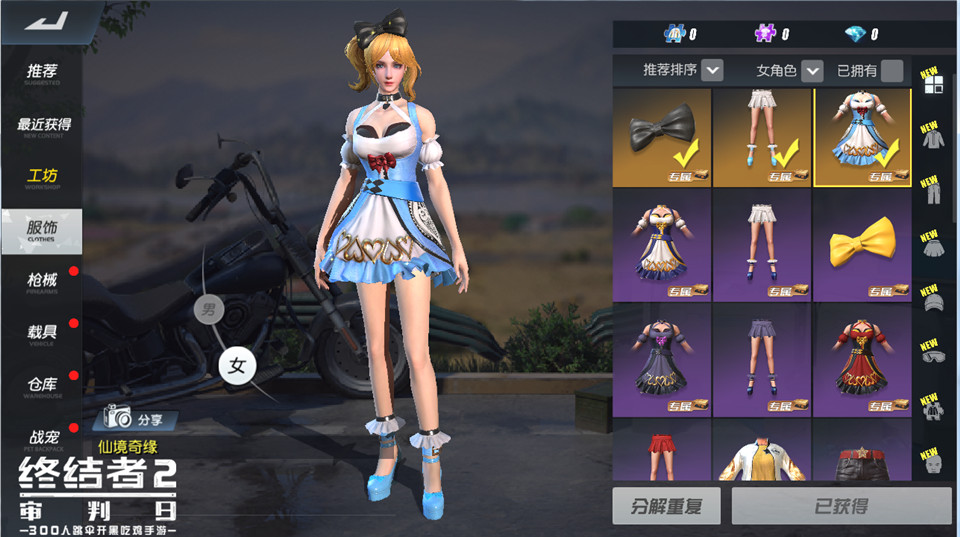Open the 女角色 character filter dropdown
Screen dimensions: 960x537
812,71
